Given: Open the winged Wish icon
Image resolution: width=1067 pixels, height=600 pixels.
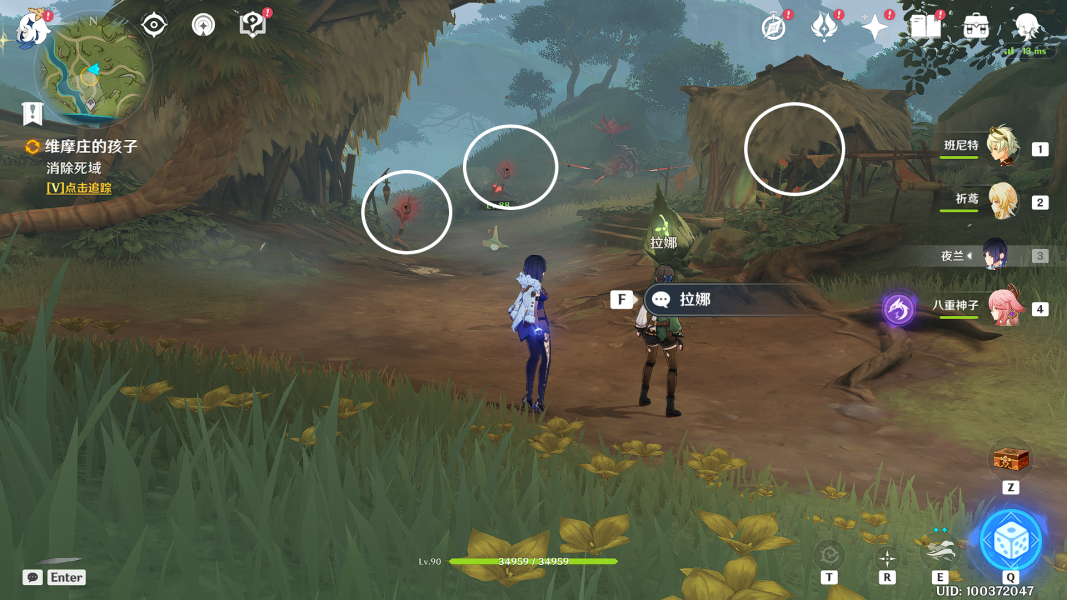Looking at the screenshot, I should pos(824,28).
